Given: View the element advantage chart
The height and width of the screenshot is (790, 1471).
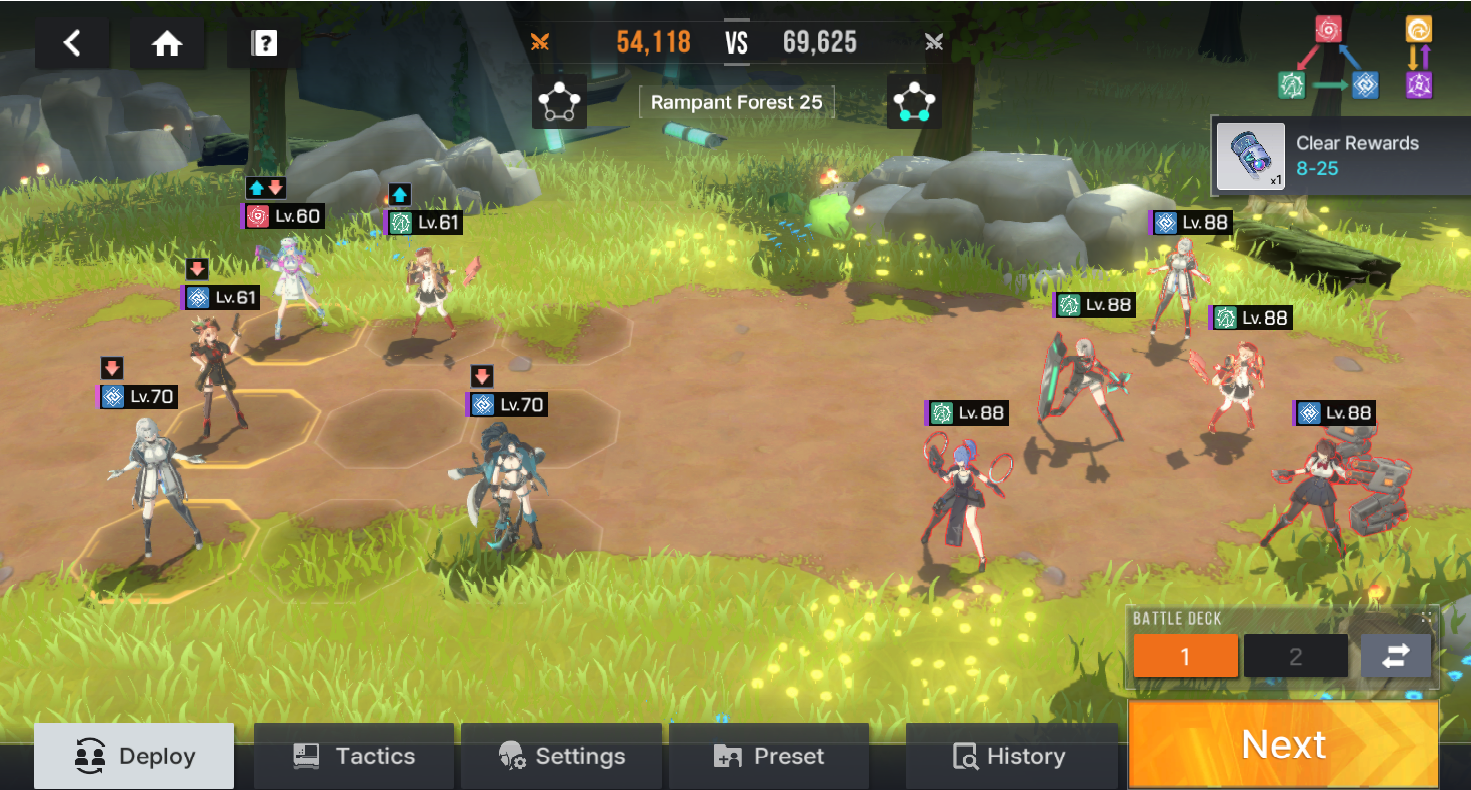Looking at the screenshot, I should click(x=1358, y=56).
